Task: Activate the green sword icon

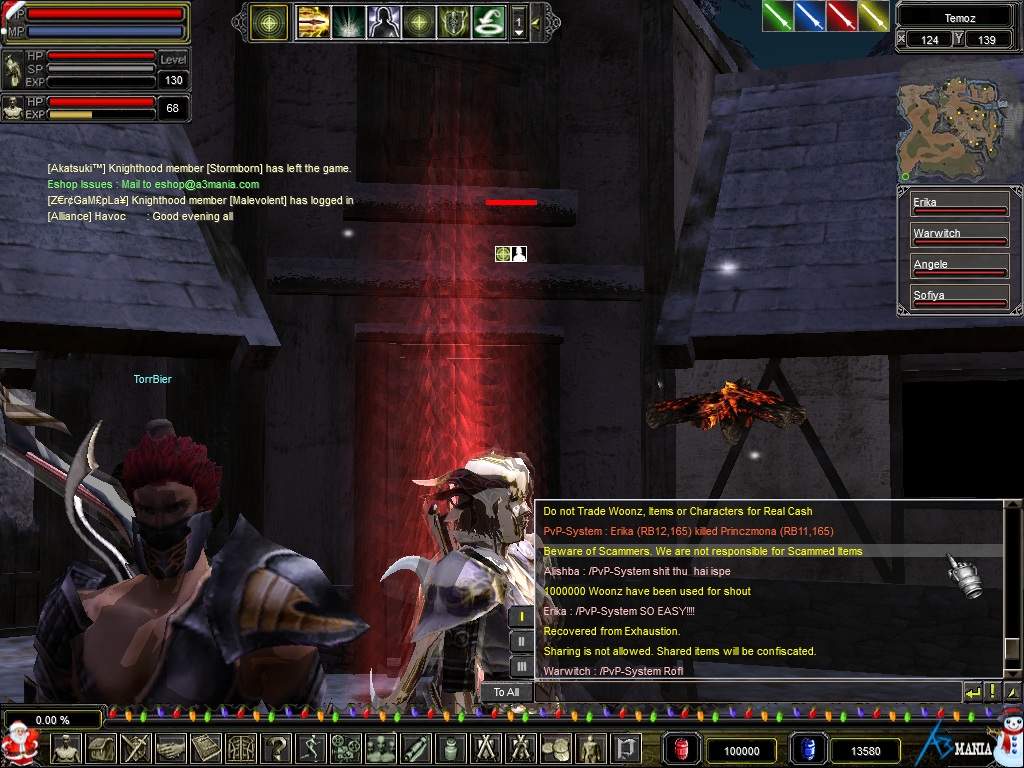Action: (x=777, y=16)
